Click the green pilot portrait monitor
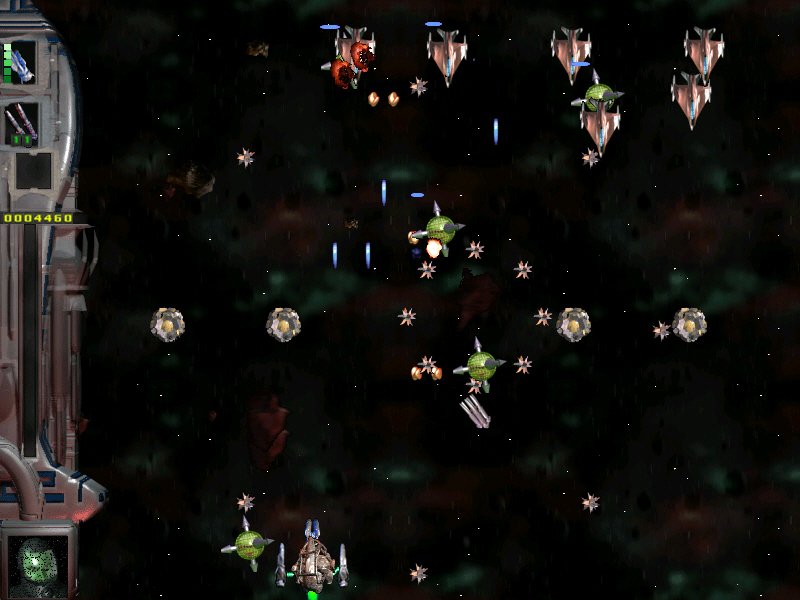The width and height of the screenshot is (800, 600). click(x=38, y=559)
